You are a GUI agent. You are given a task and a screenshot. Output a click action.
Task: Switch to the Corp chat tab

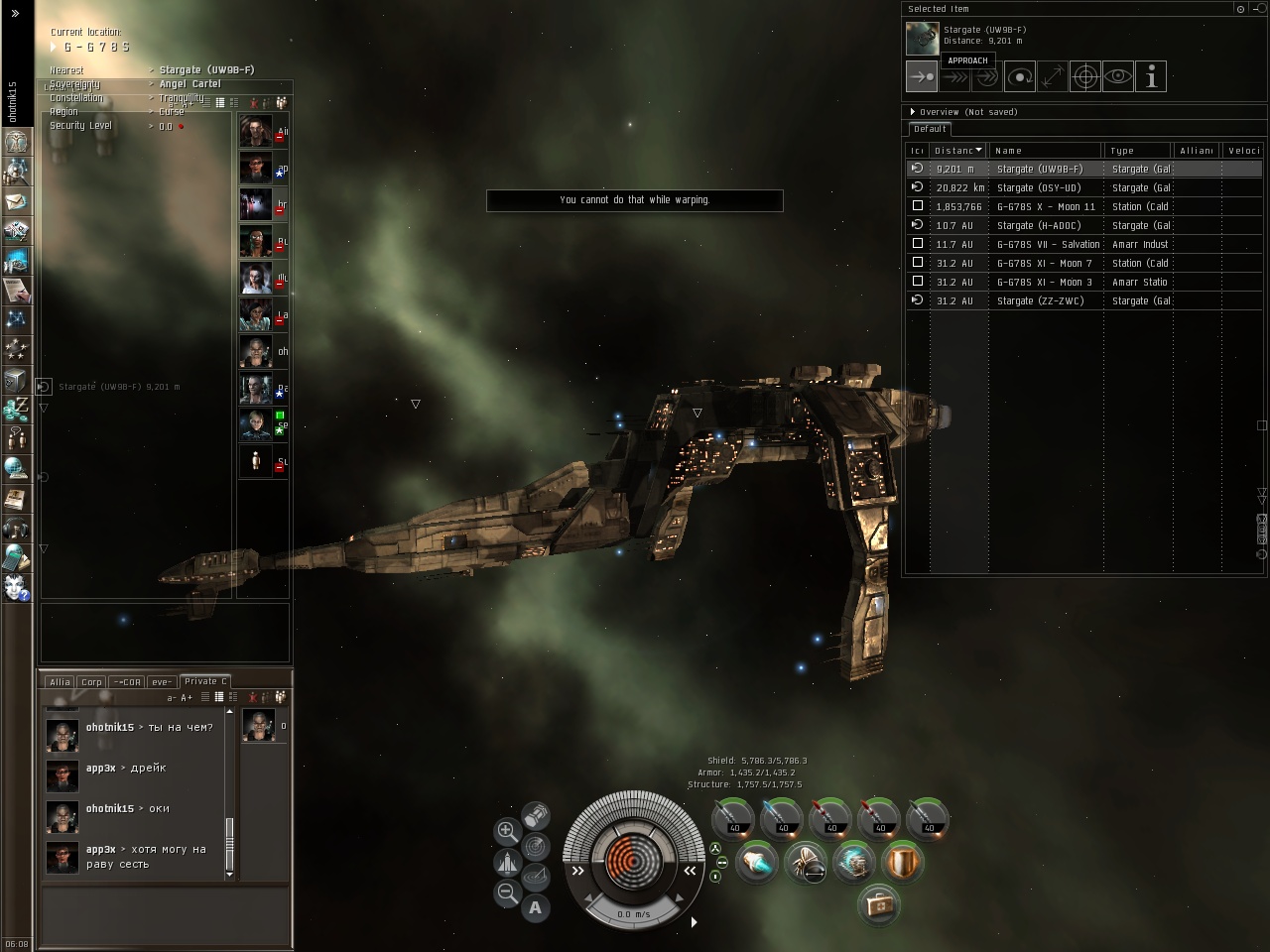pyautogui.click(x=91, y=682)
